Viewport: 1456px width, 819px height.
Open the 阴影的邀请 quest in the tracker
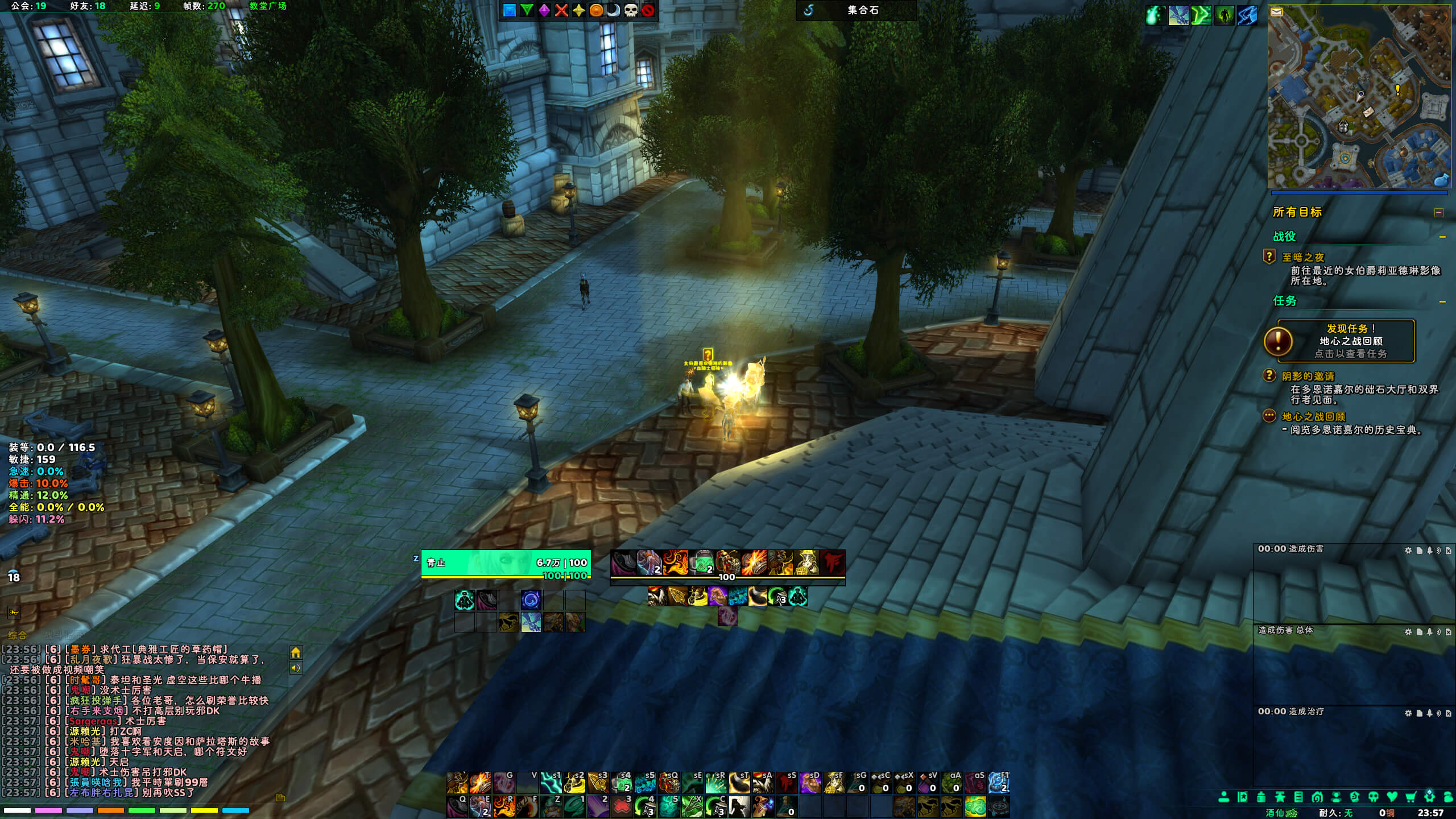click(1308, 376)
